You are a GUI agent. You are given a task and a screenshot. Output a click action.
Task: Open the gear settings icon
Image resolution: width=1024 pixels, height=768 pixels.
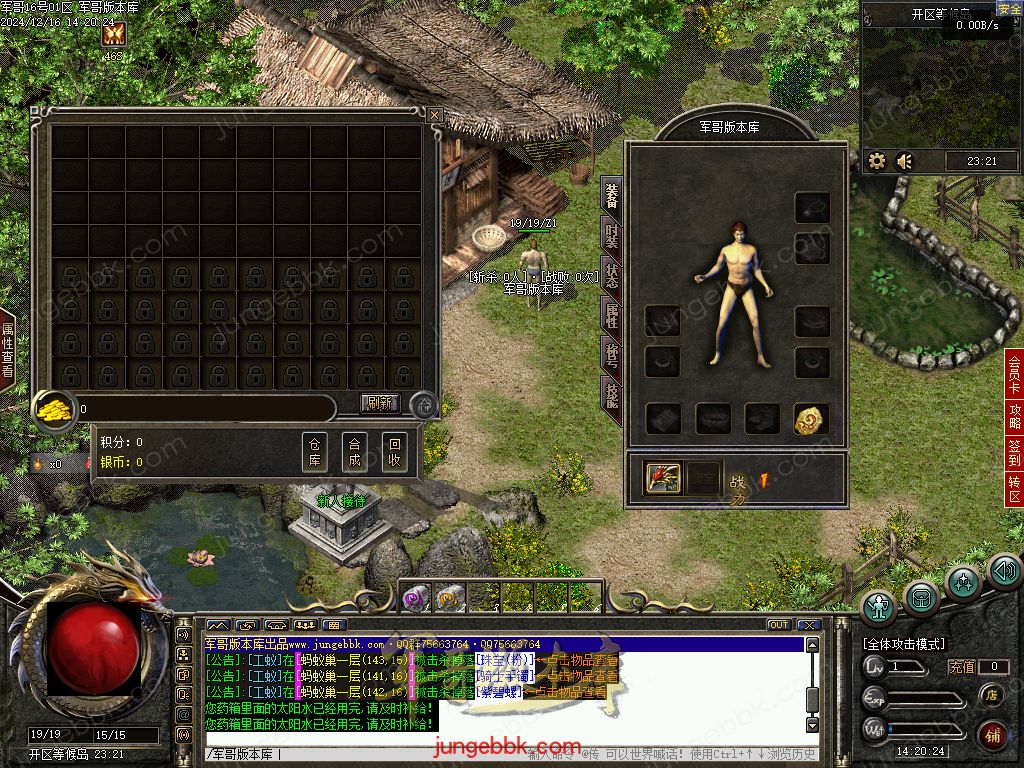(877, 161)
